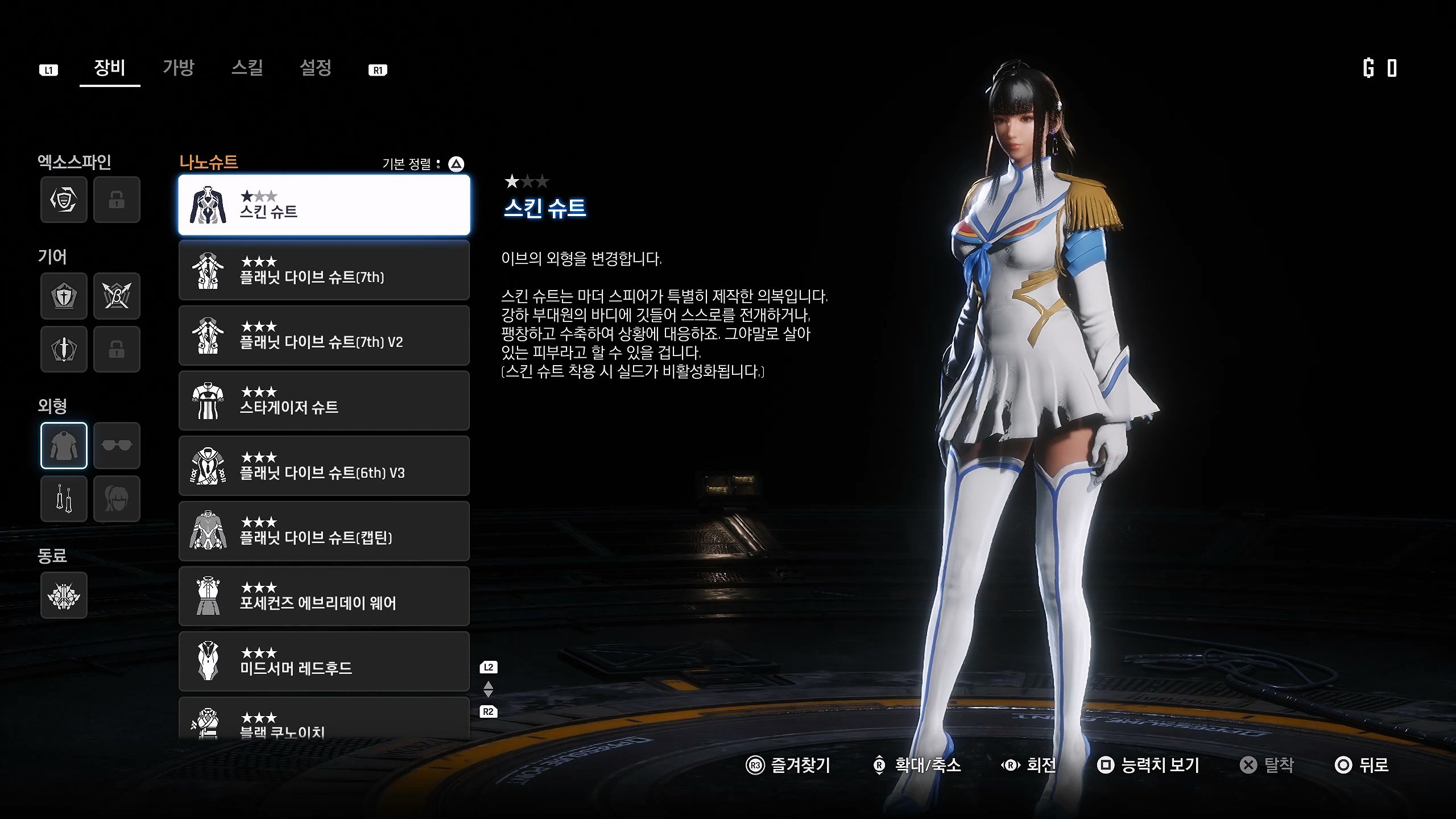Screen dimensions: 1456x819
Task: Equip 플래닛 다이브 슈트(6th) V3
Action: coord(324,466)
